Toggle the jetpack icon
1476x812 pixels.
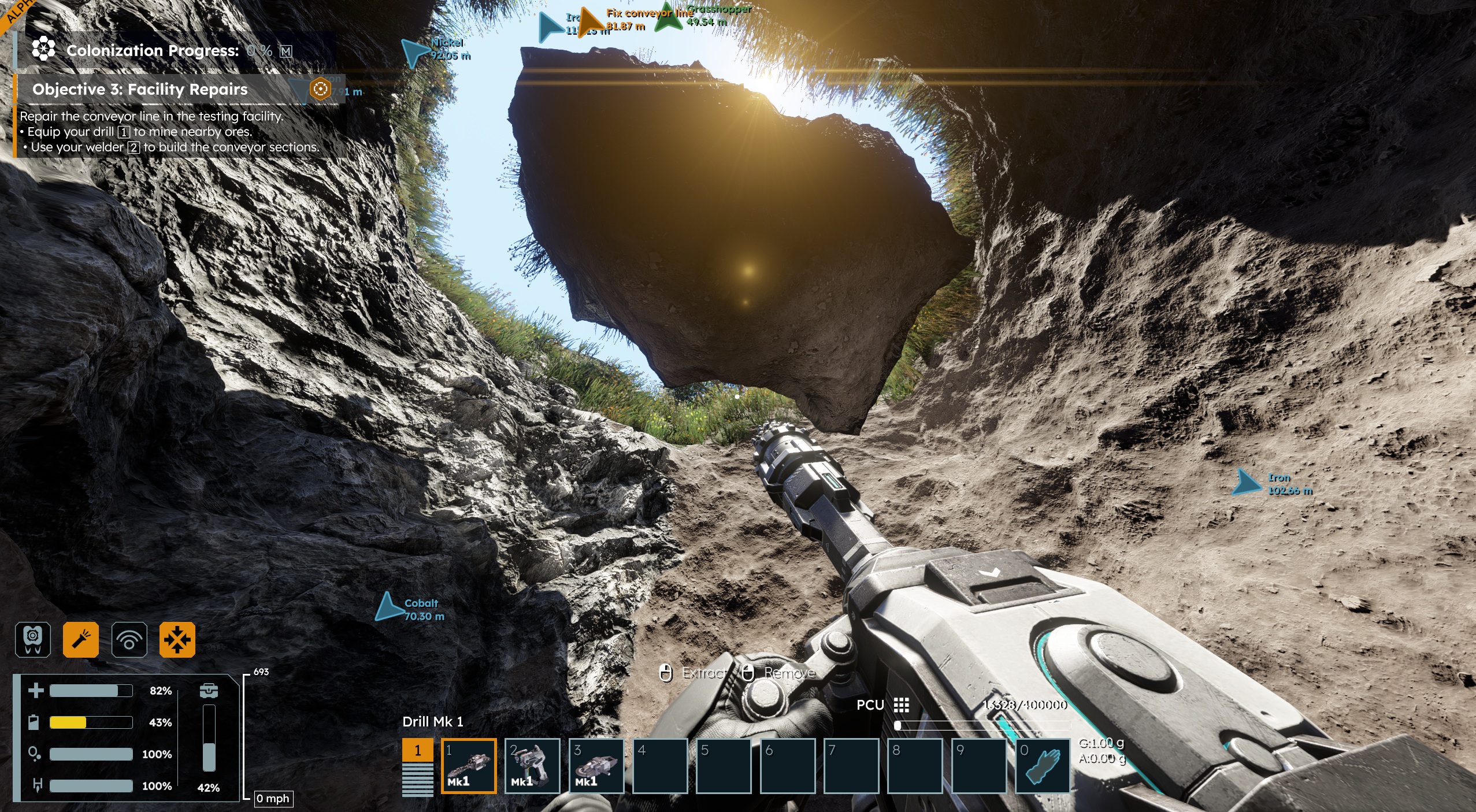coord(33,640)
